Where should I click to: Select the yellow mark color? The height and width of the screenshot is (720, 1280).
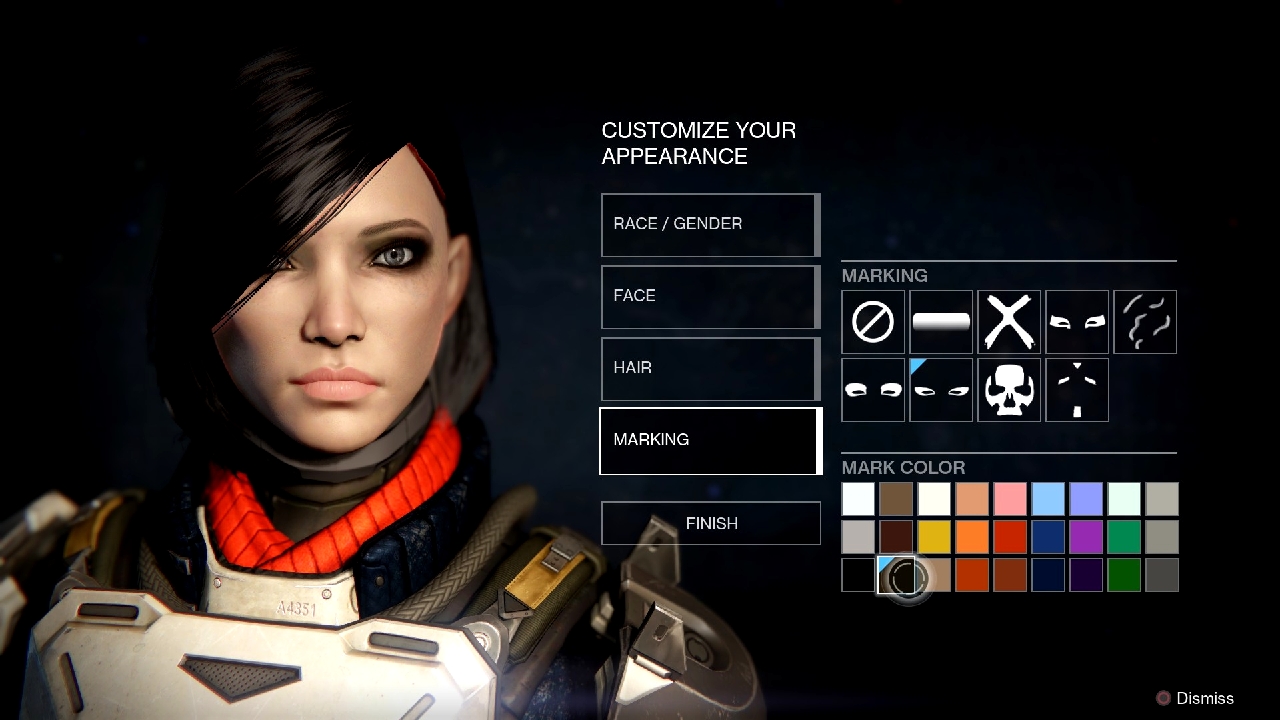point(934,537)
